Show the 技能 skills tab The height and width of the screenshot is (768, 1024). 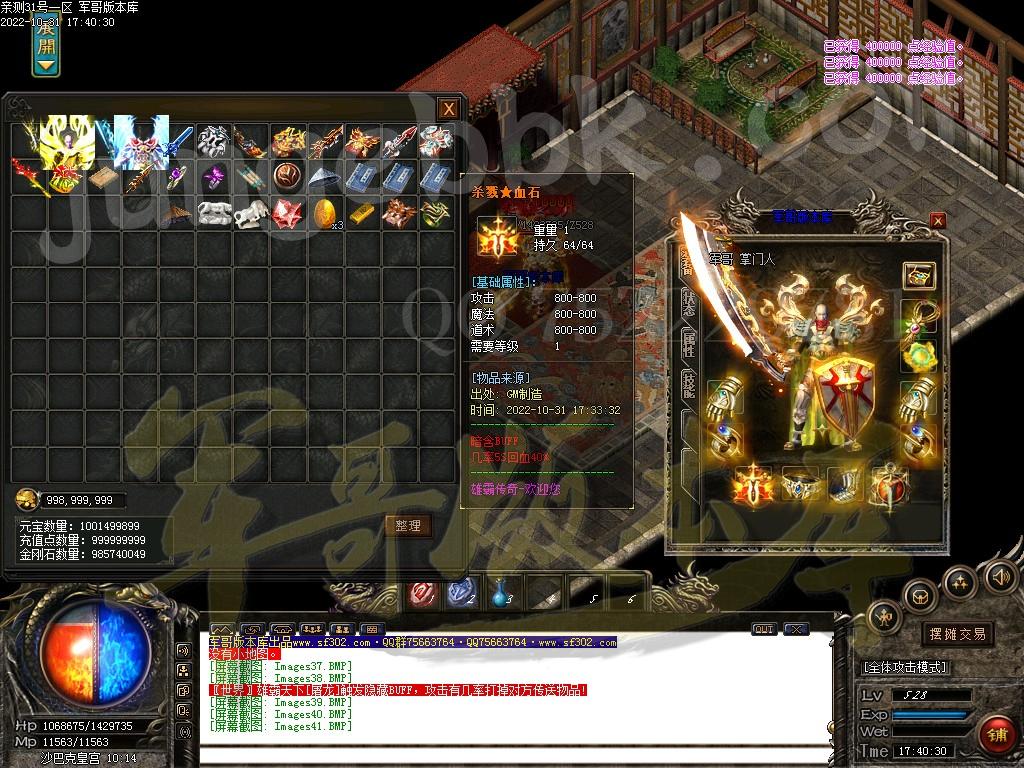pyautogui.click(x=689, y=386)
